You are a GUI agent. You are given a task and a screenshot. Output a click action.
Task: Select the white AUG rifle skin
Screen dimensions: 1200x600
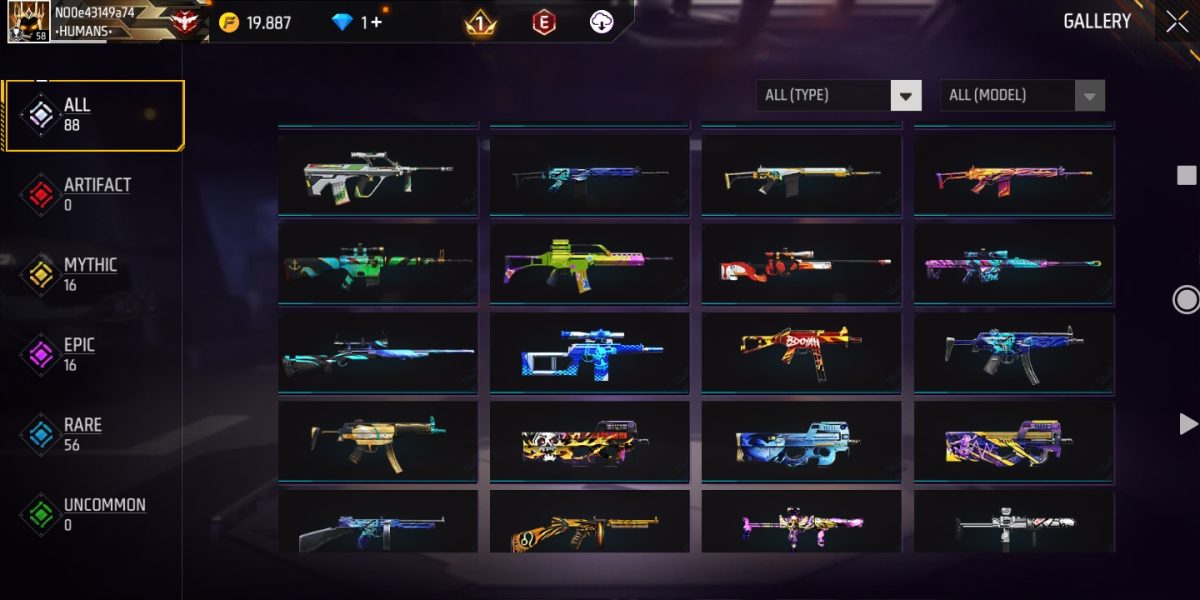pyautogui.click(x=378, y=175)
